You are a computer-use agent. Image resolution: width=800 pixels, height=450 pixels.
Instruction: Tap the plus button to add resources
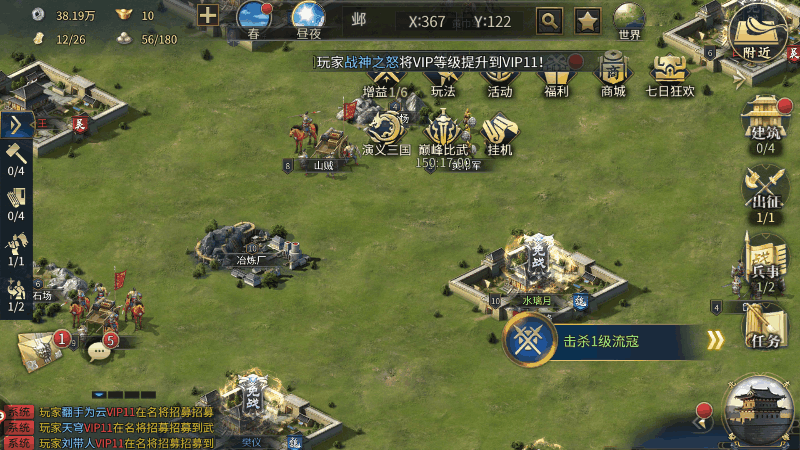pos(208,15)
